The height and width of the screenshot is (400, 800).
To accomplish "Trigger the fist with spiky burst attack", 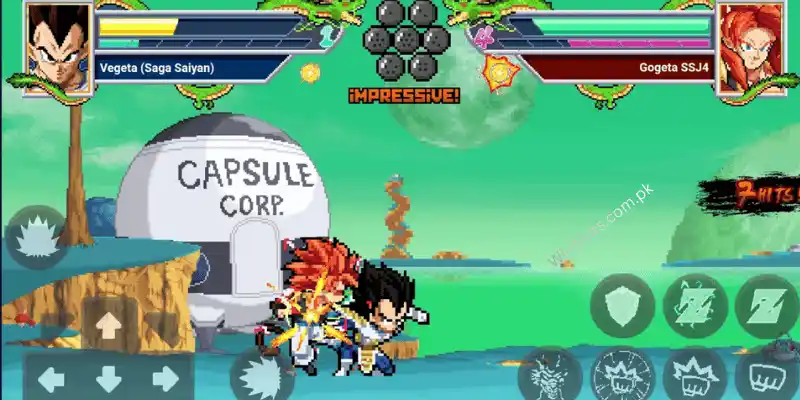I will coord(695,378).
